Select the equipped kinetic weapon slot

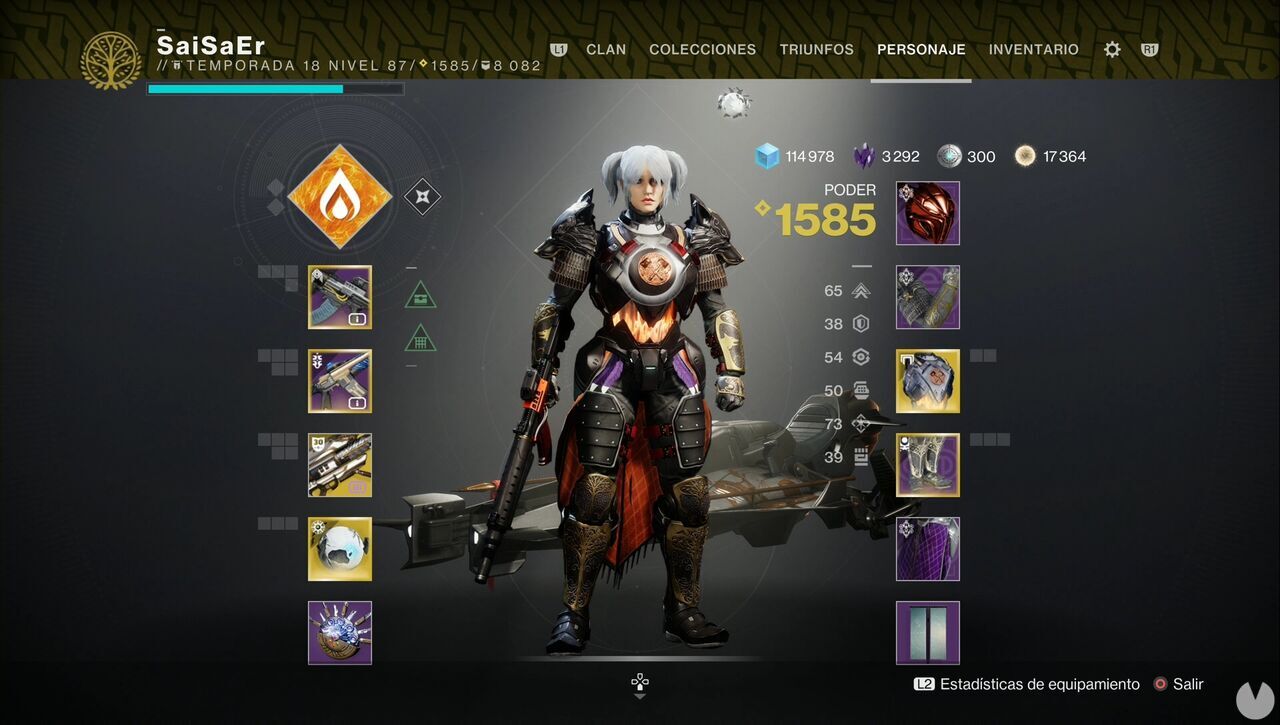(x=339, y=297)
